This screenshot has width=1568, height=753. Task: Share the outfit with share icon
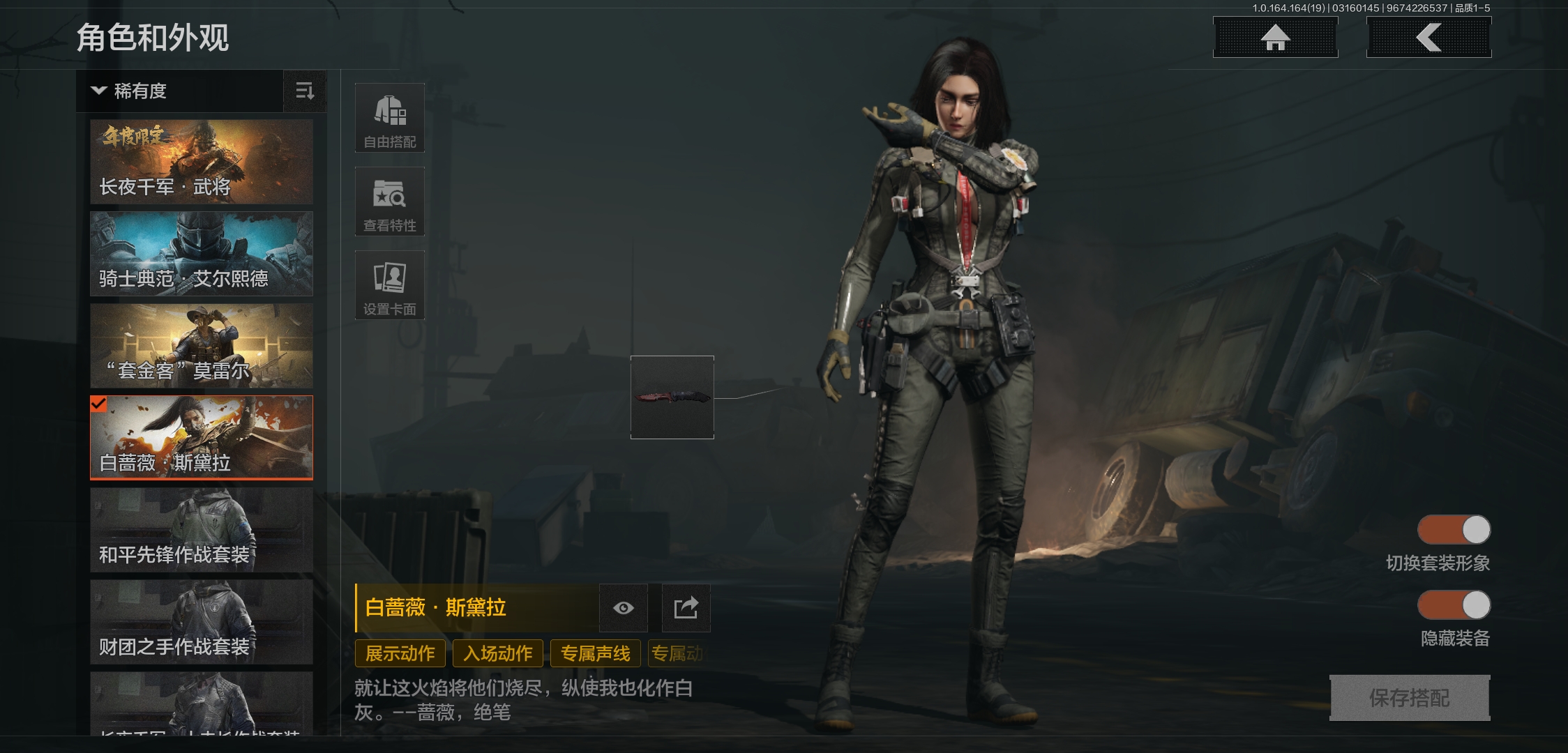click(x=686, y=608)
